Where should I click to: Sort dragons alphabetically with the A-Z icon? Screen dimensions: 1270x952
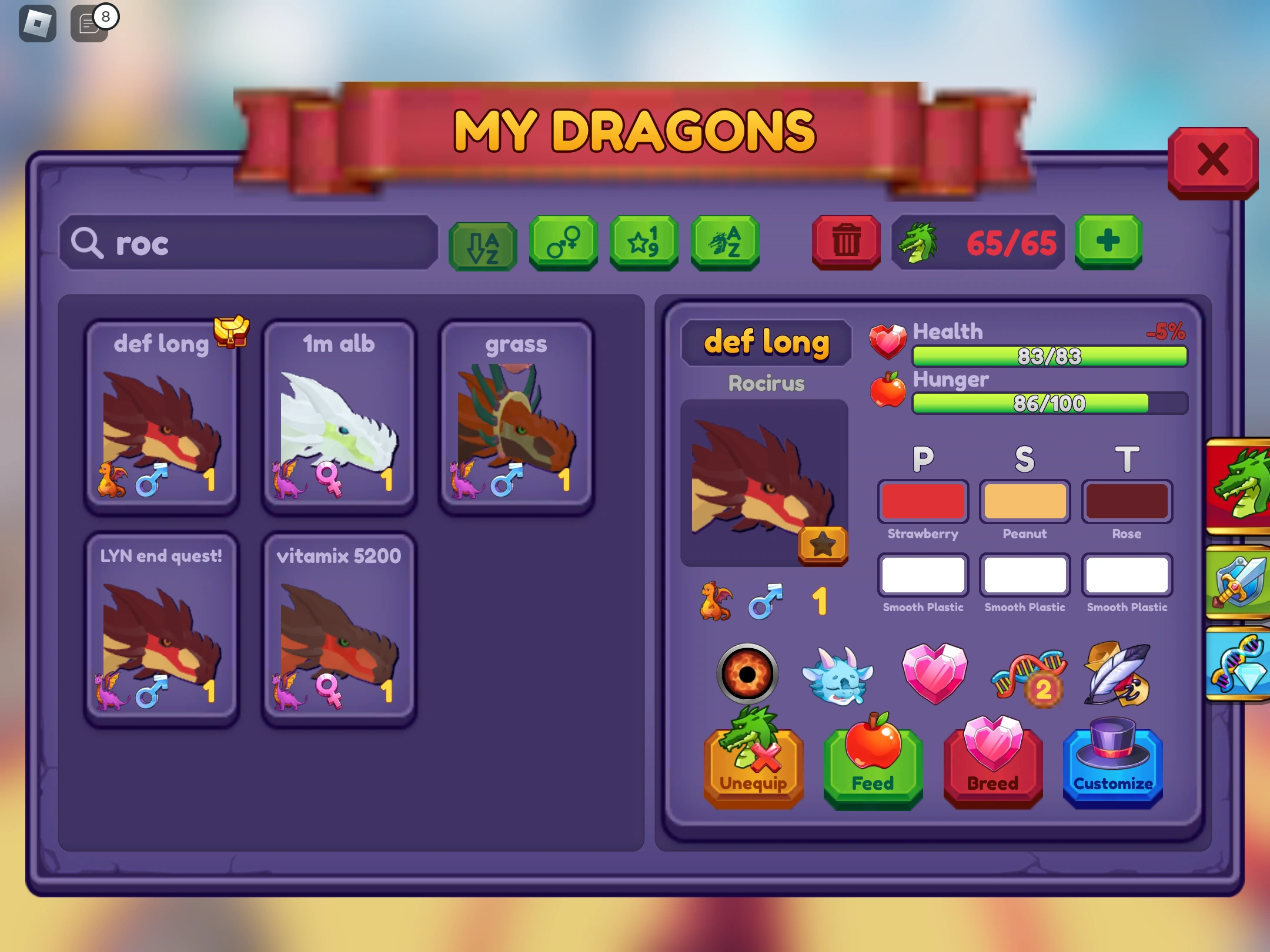(x=482, y=244)
